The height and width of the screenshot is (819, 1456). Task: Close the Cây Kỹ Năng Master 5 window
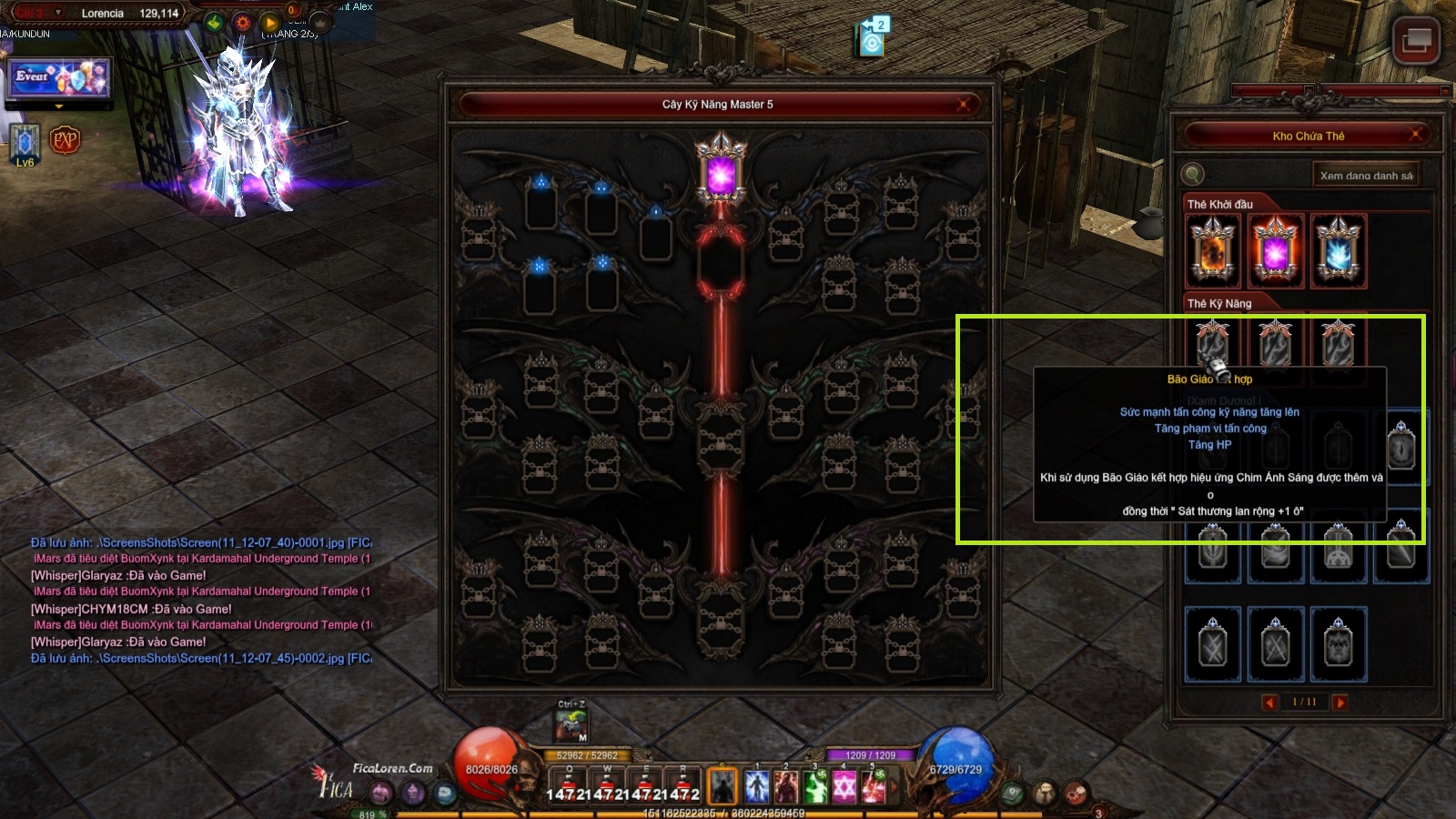click(x=963, y=105)
